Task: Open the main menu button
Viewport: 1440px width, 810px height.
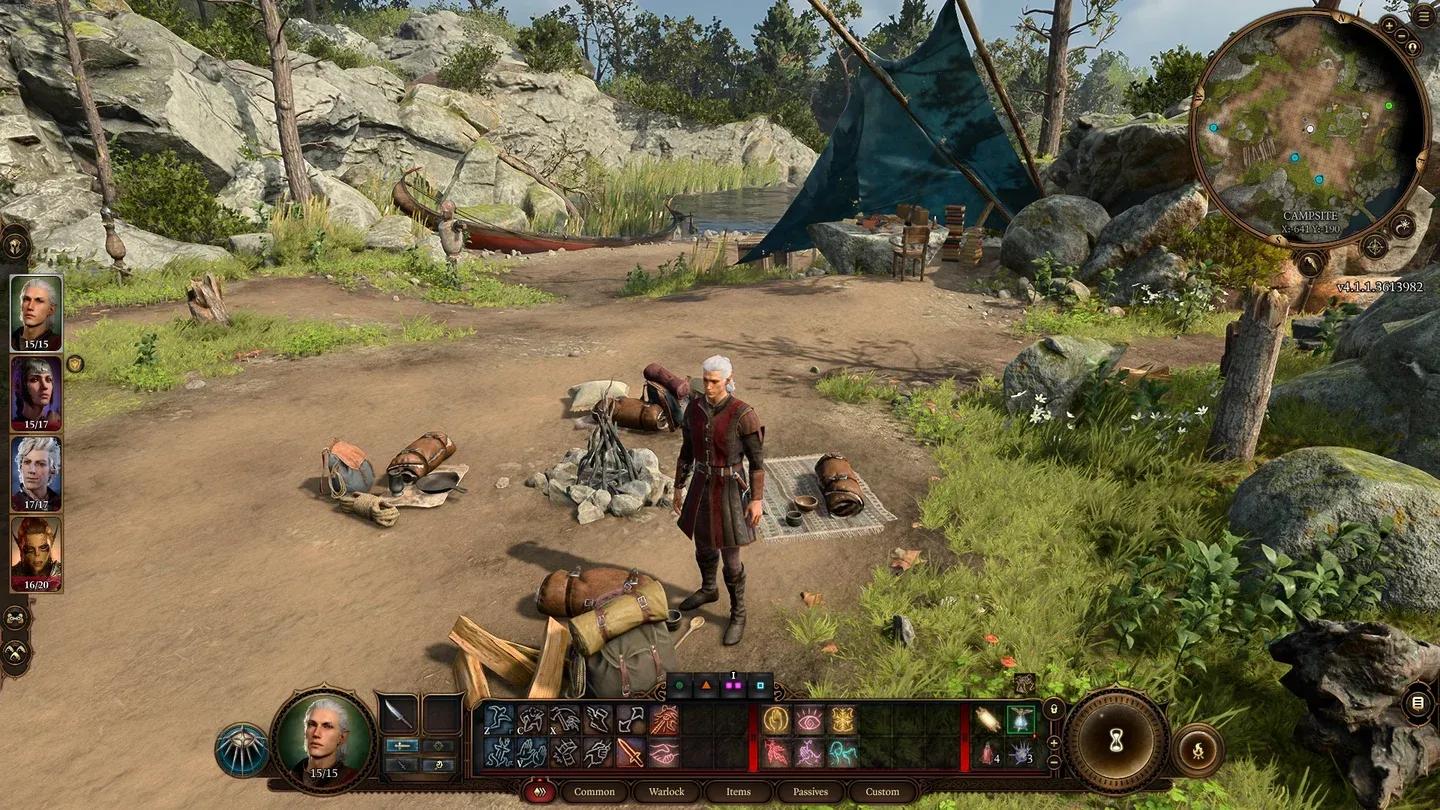Action: pyautogui.click(x=1424, y=17)
